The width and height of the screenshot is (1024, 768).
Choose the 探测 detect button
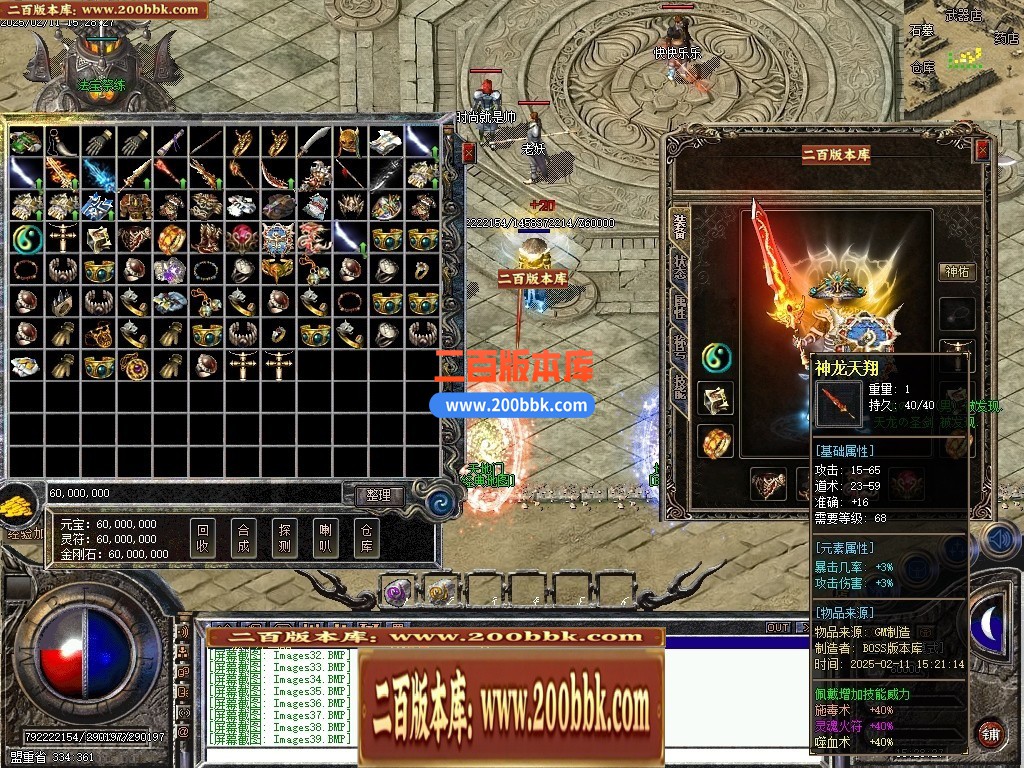[284, 539]
